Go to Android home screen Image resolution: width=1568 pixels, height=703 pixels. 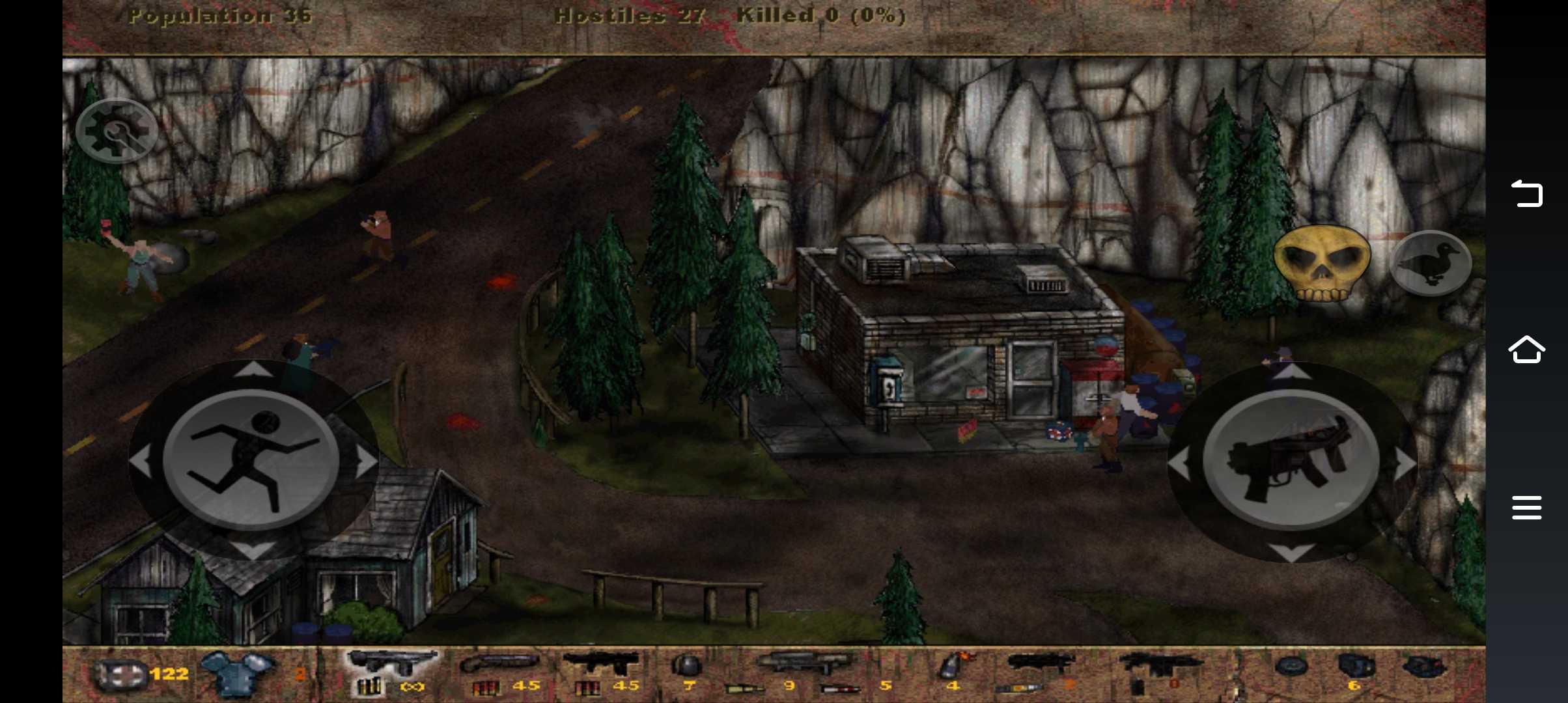pyautogui.click(x=1526, y=350)
